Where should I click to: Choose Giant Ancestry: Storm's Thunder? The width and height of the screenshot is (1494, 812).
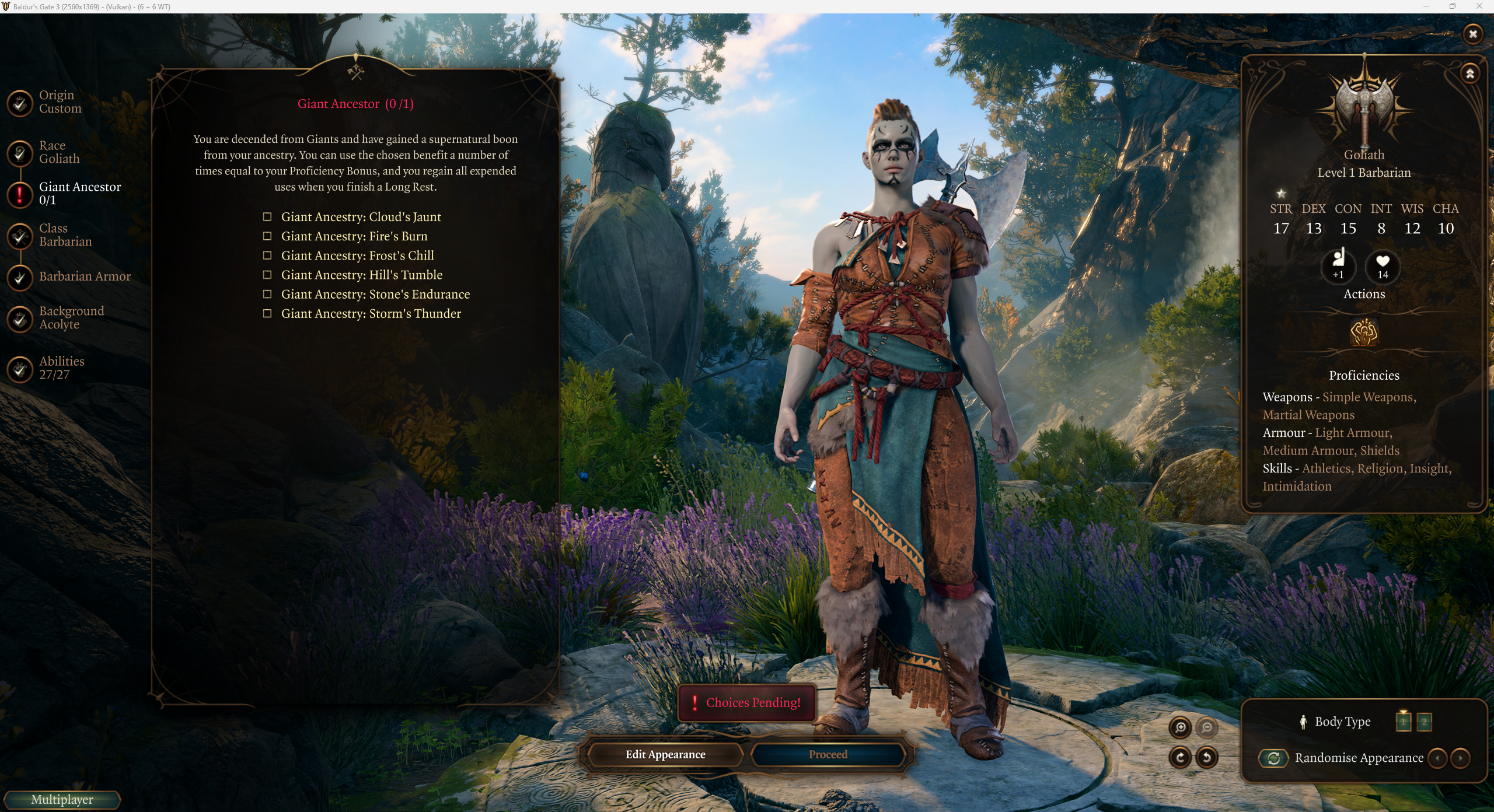tap(267, 313)
